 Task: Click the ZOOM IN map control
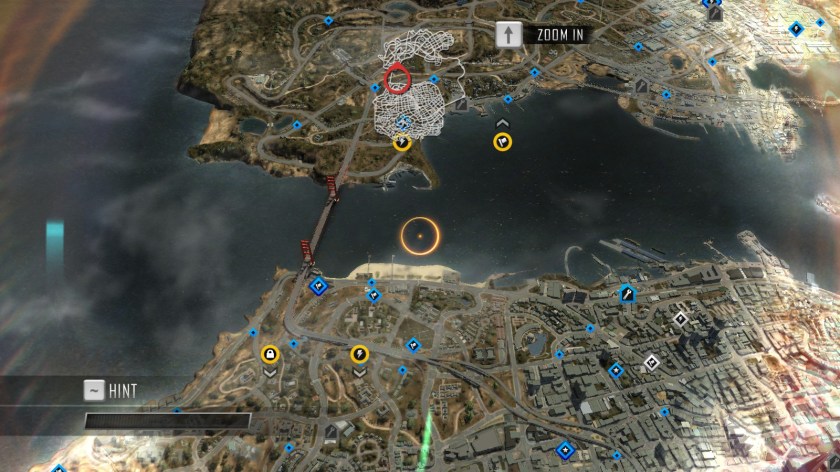(541, 34)
